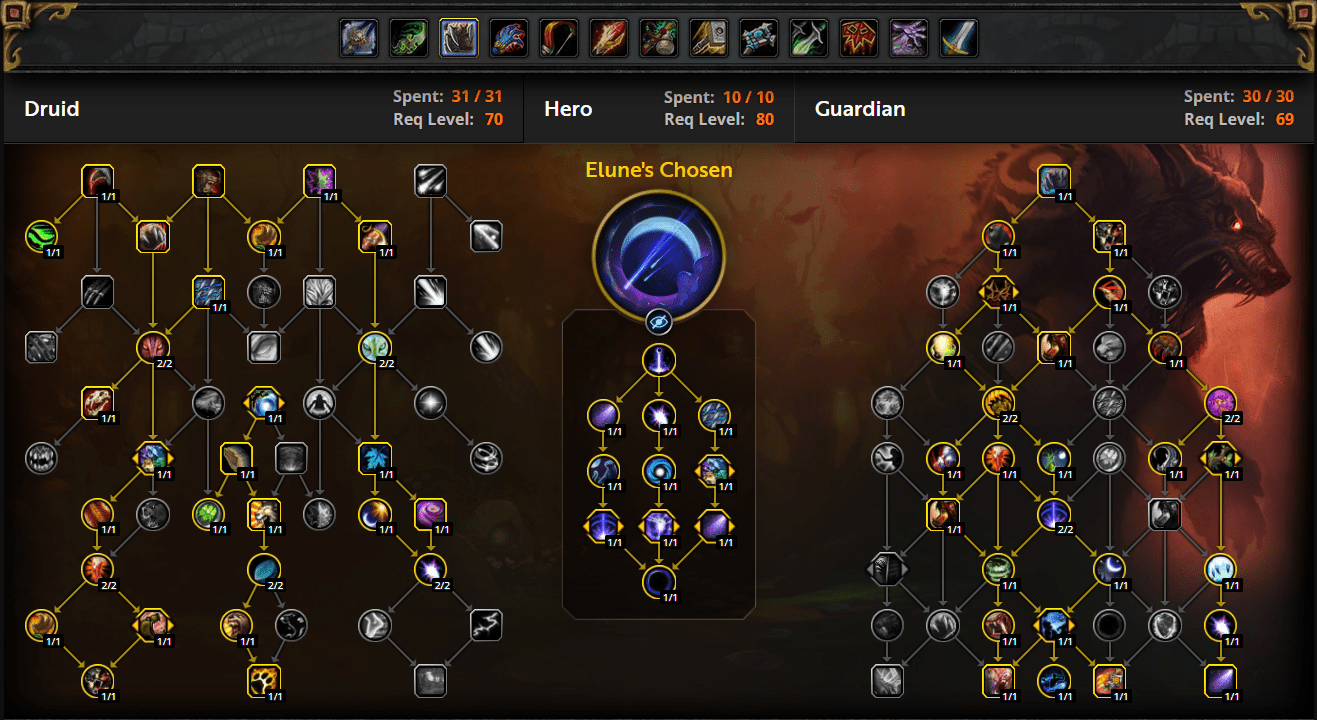Select the green nature talent below Rake
Viewport: 1317px width, 720px height.
click(x=43, y=236)
